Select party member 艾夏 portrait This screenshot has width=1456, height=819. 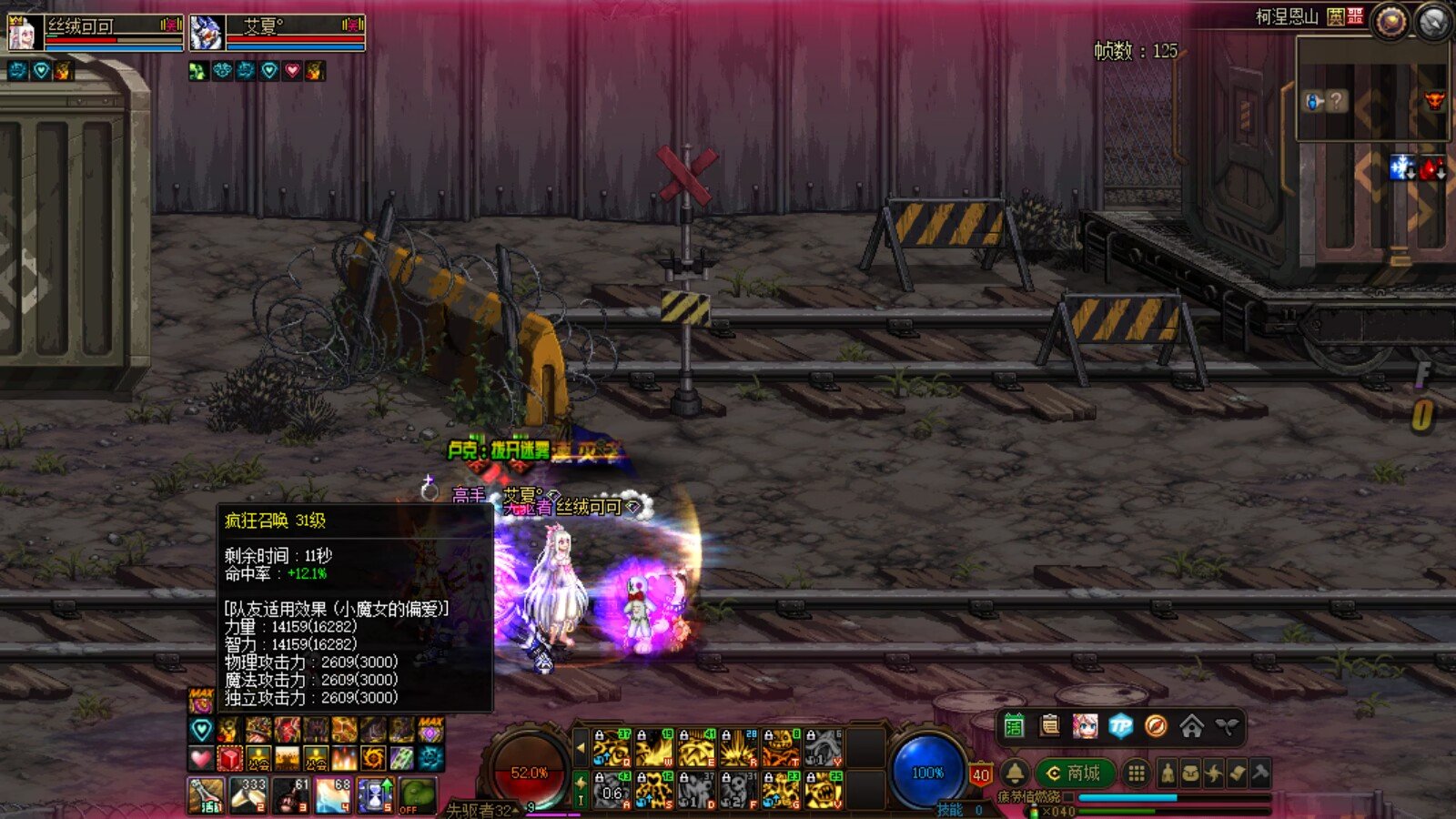[x=207, y=34]
